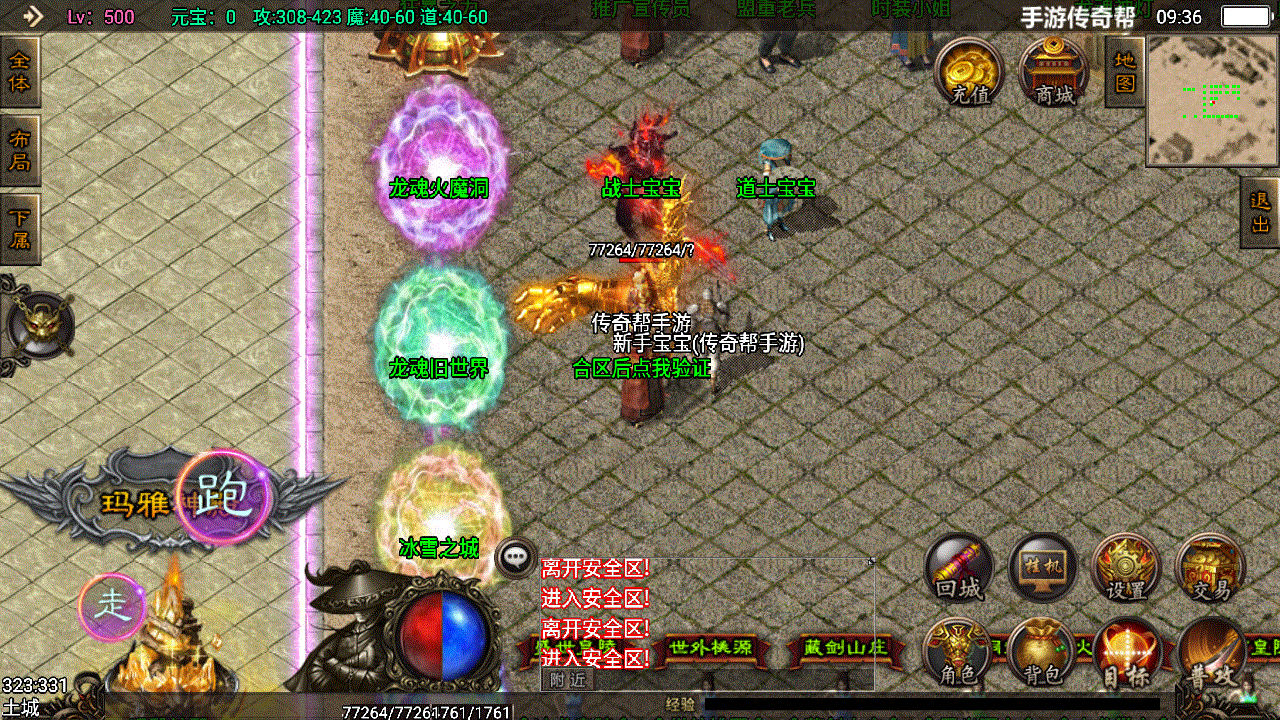Enable 挂机 auto-hang mode icon
1280x720 pixels.
pyautogui.click(x=1040, y=567)
